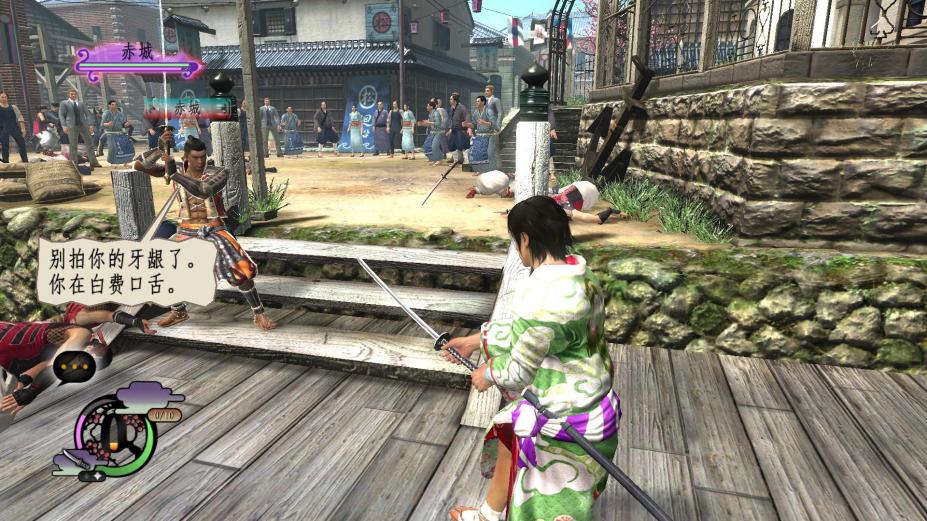Select the purple 赤城 target nameplate

139,60
